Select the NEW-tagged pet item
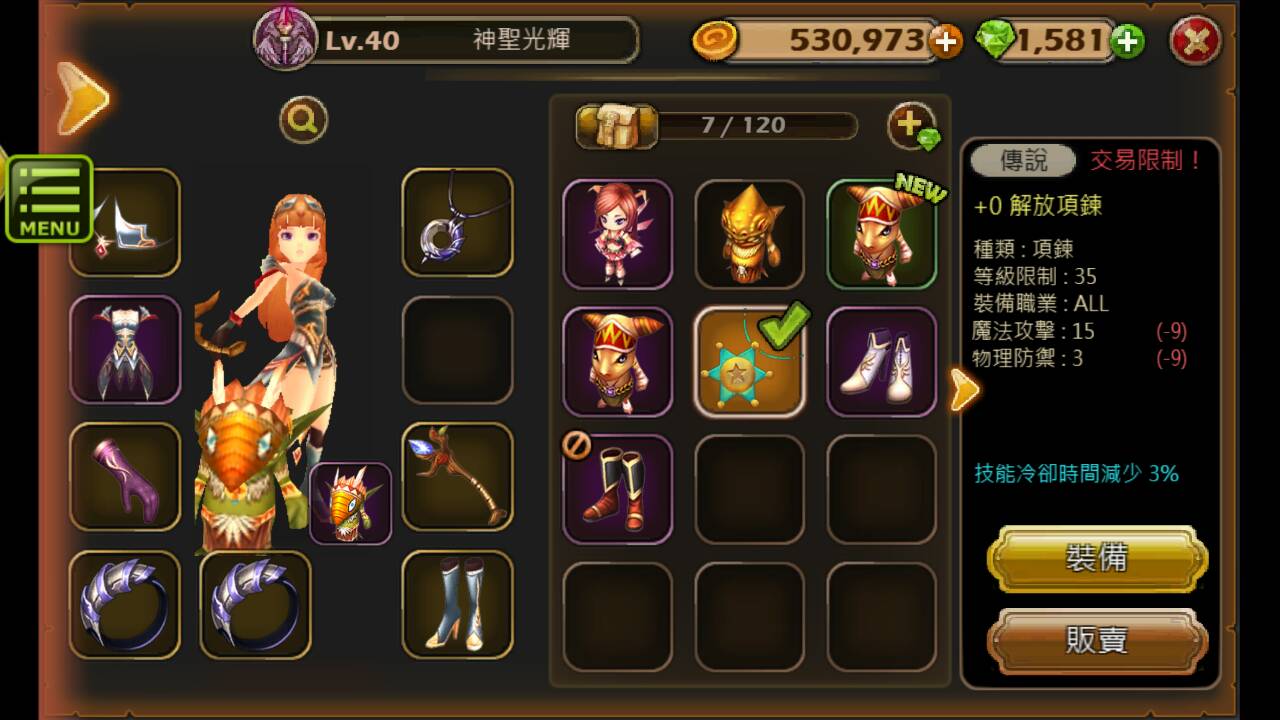The width and height of the screenshot is (1280, 720). pos(882,233)
